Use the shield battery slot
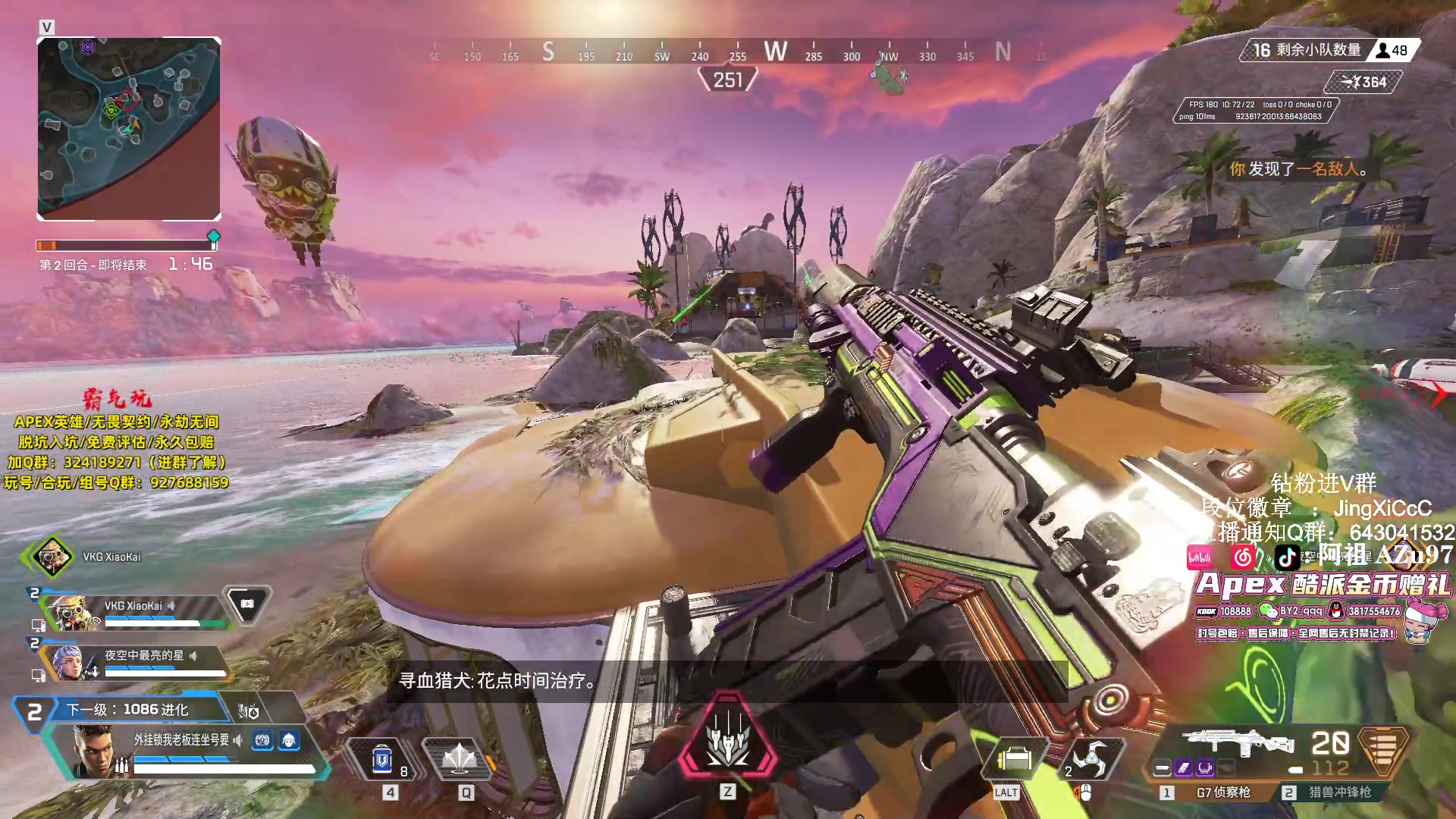Viewport: 1456px width, 819px height. 384,758
